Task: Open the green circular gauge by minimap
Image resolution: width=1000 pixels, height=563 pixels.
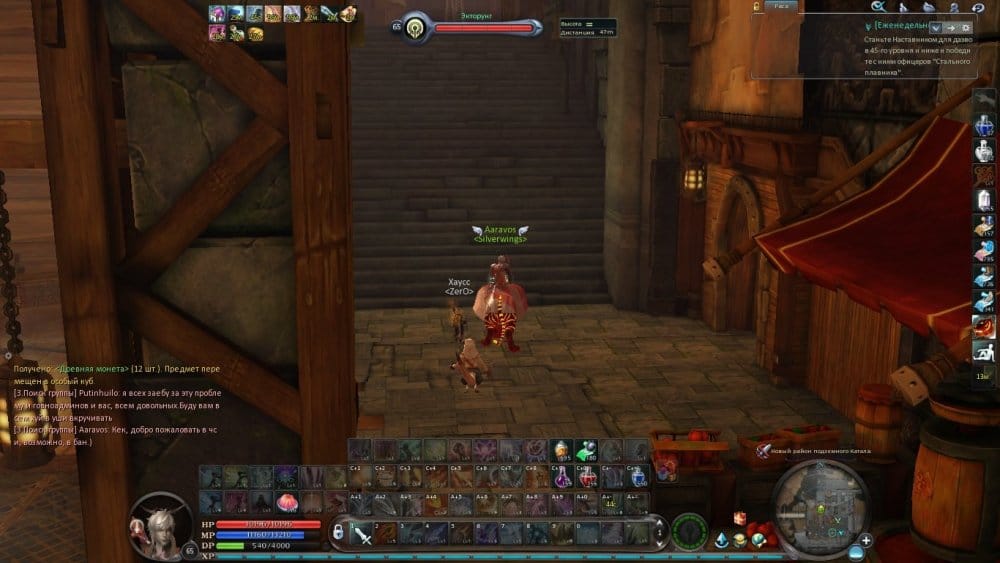Action: [x=689, y=531]
